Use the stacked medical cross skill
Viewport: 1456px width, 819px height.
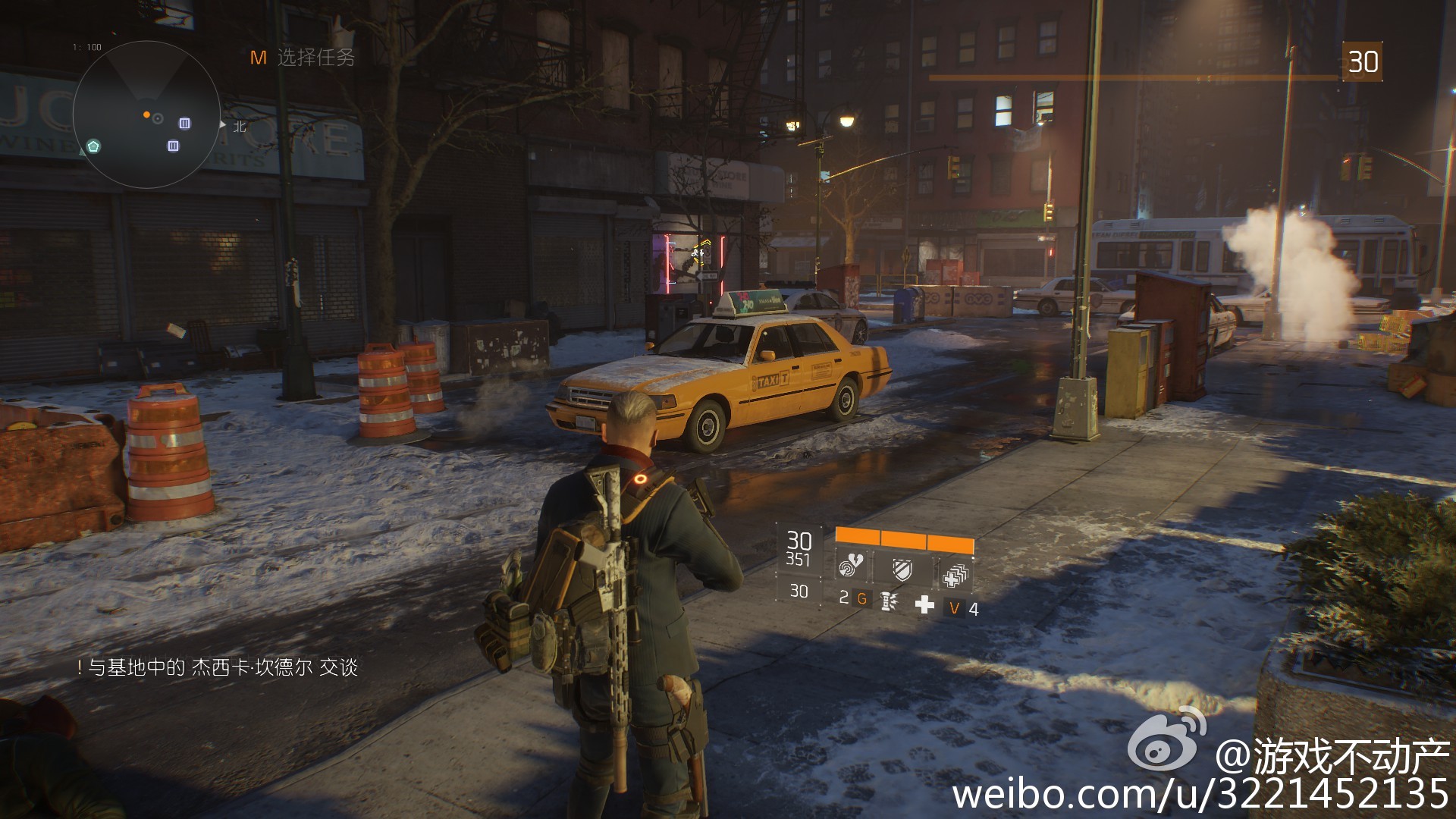954,576
